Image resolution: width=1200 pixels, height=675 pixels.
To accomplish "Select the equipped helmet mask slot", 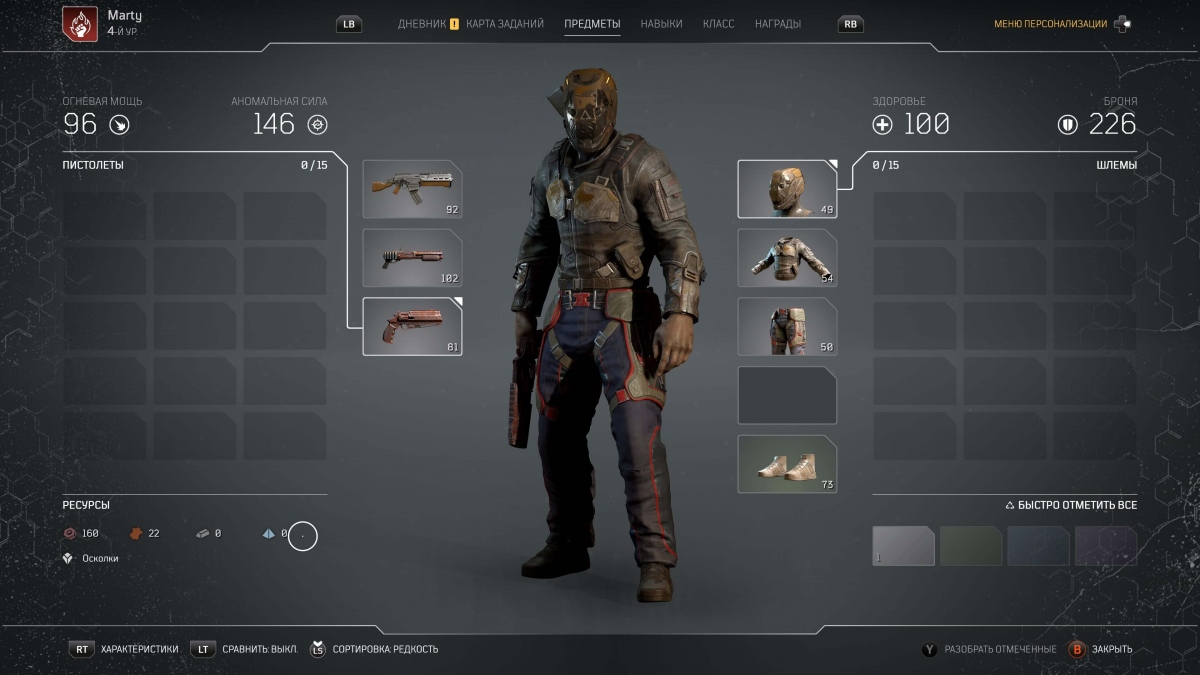I will (x=787, y=189).
